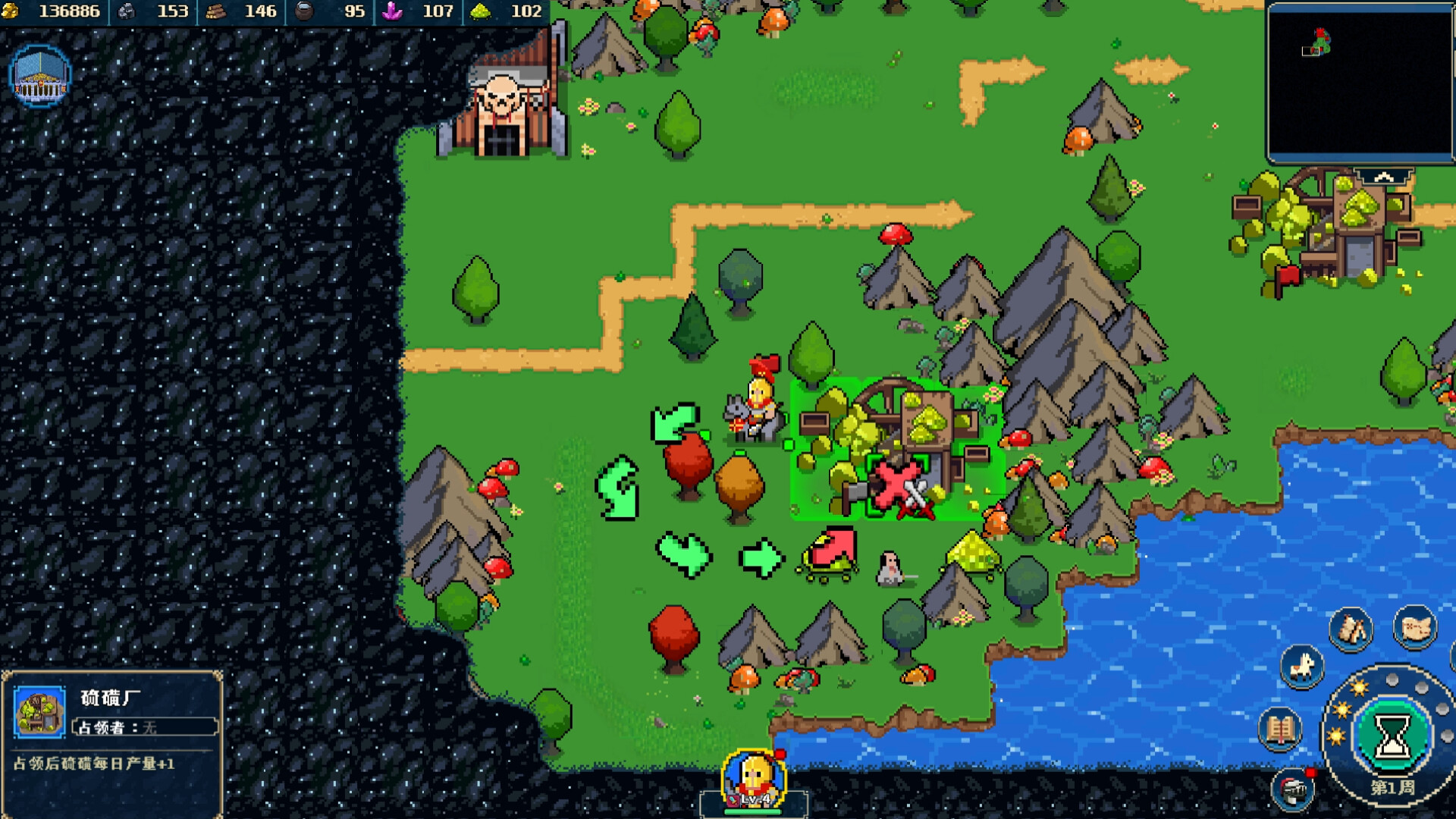The height and width of the screenshot is (819, 1456).
Task: Click the map scroll icon in the corner
Action: (x=1416, y=629)
